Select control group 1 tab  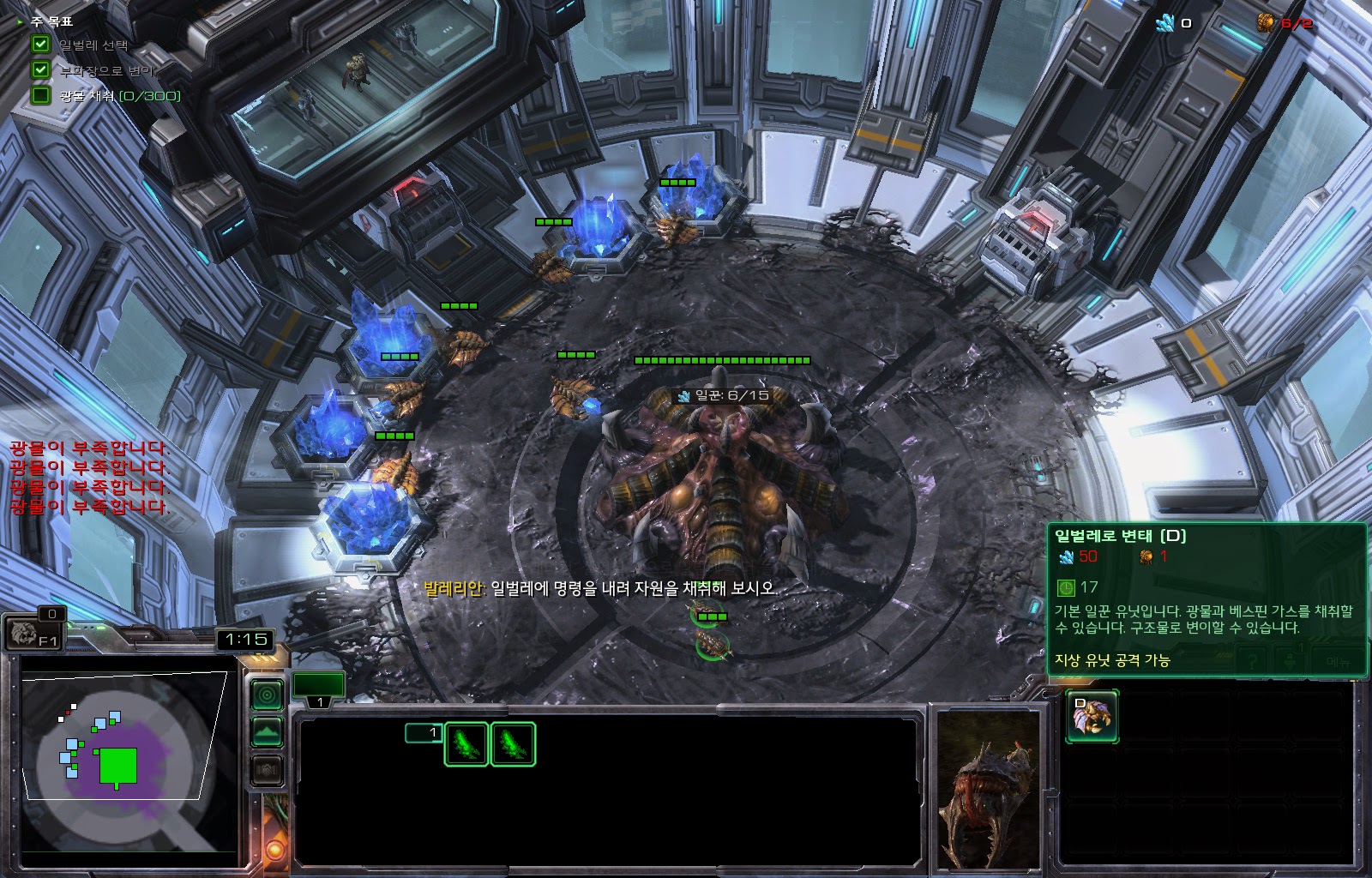[x=319, y=689]
